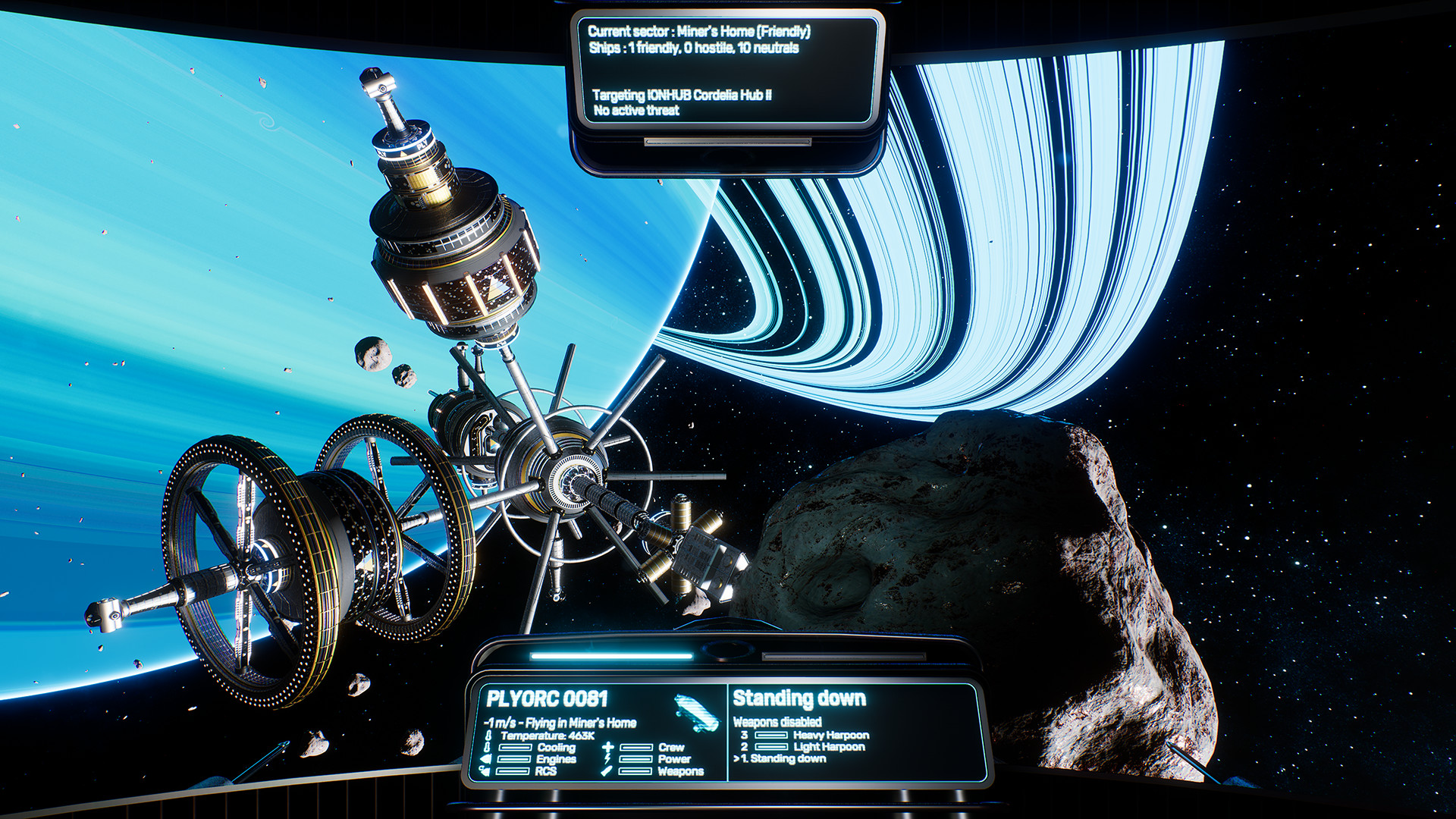Screen dimensions: 1456x819
Task: Click the ship icon beside PLYORC 0081
Action: [695, 712]
